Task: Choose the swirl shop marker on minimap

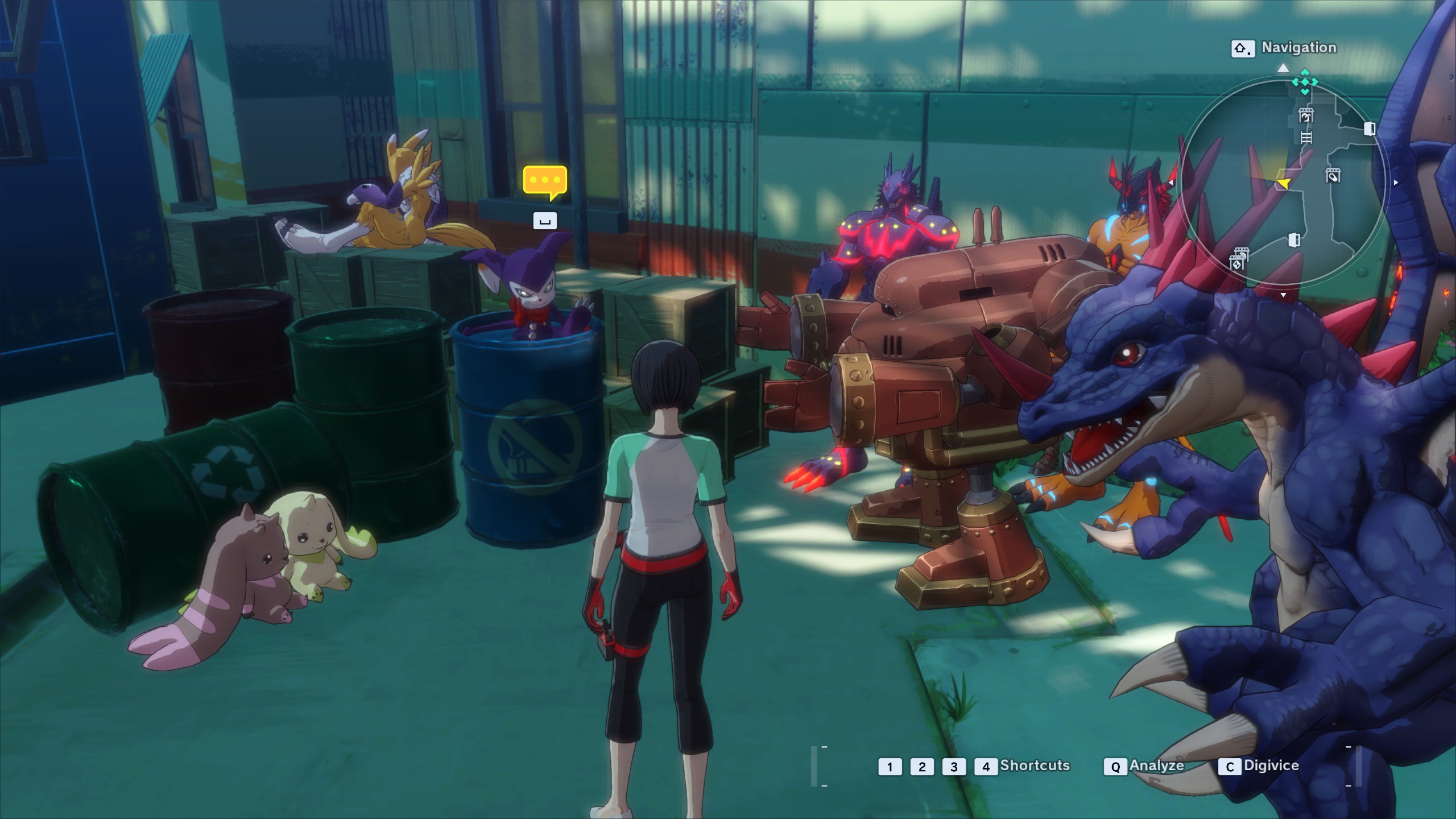Action: [1306, 115]
